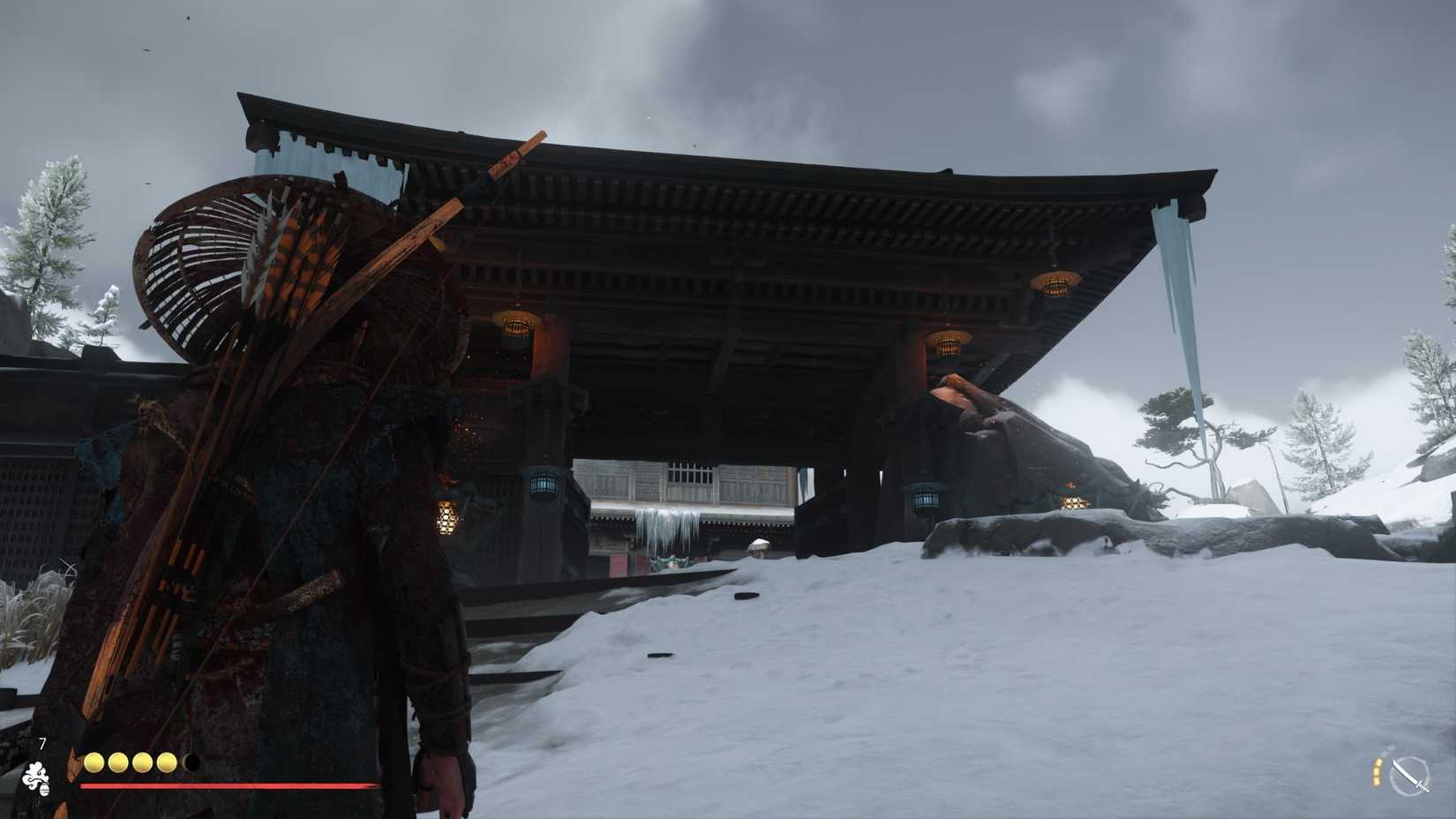Toggle the empty fifth resolve circle
Viewport: 1456px width, 819px height.
190,761
